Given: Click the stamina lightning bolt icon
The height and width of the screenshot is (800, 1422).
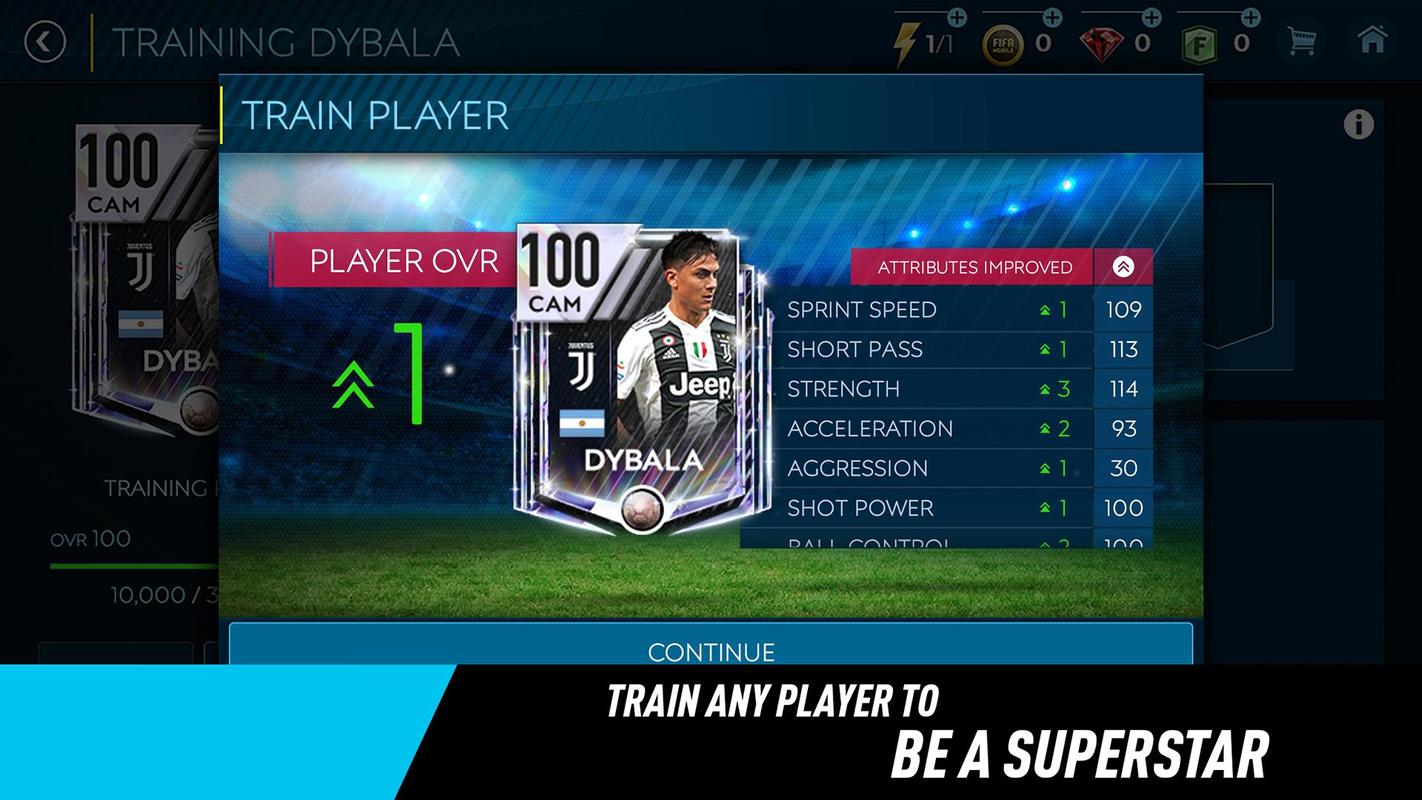Looking at the screenshot, I should pyautogui.click(x=909, y=38).
